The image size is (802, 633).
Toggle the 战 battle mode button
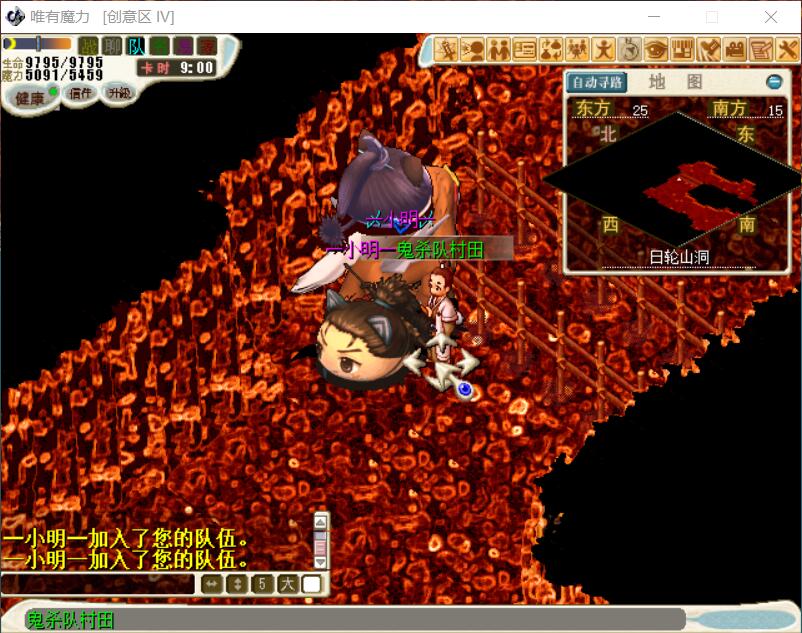pos(89,46)
